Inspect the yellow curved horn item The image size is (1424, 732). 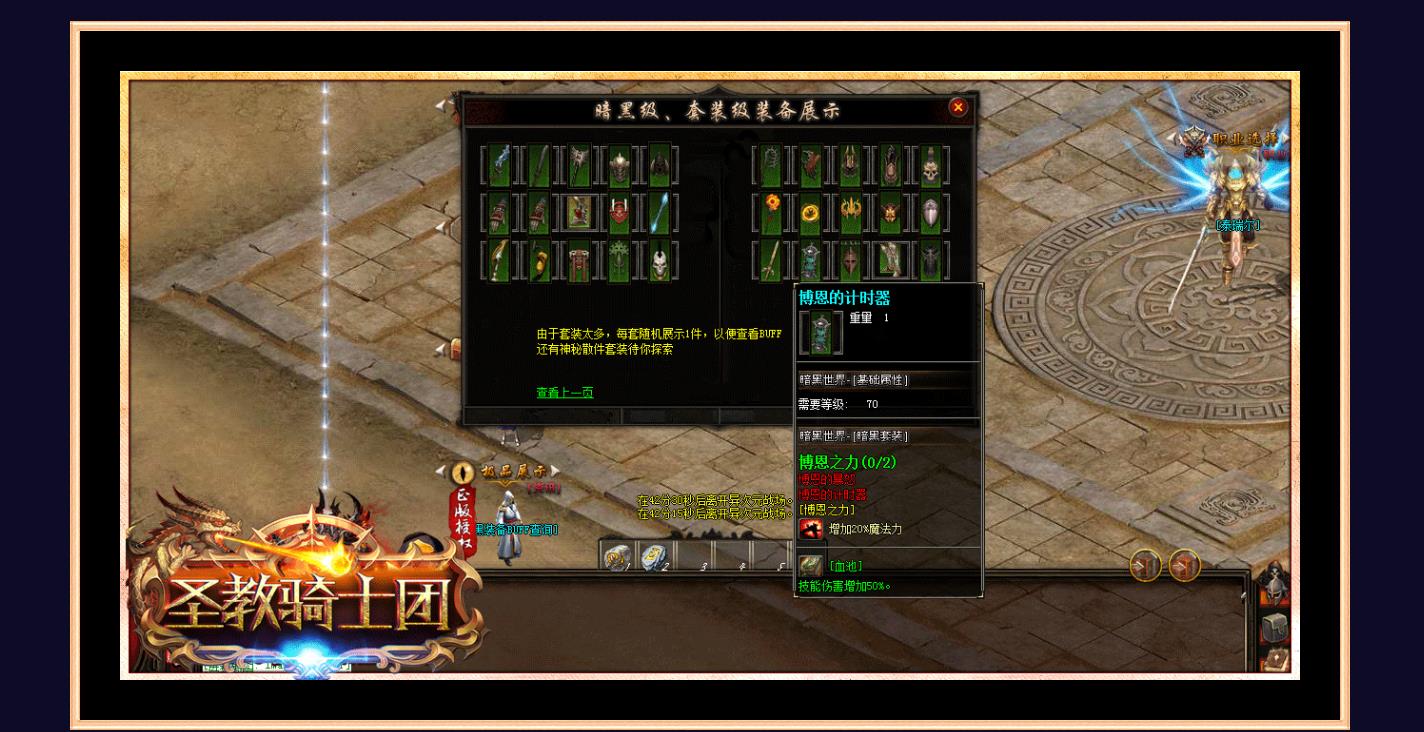coord(539,261)
